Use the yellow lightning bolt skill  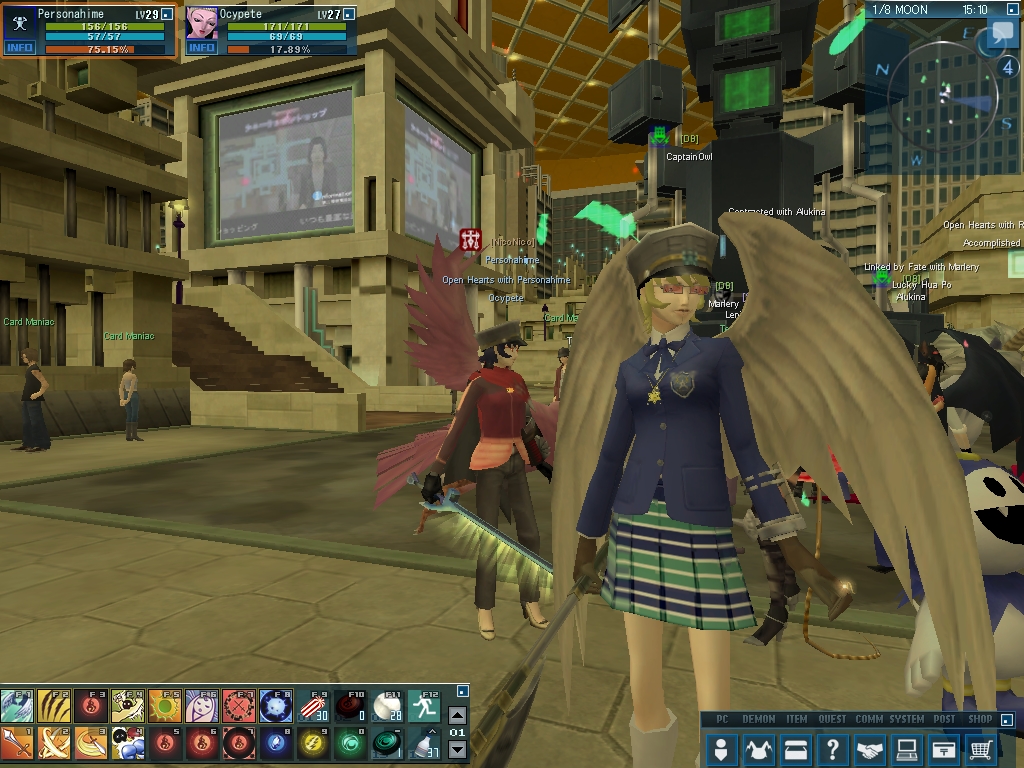tap(313, 743)
